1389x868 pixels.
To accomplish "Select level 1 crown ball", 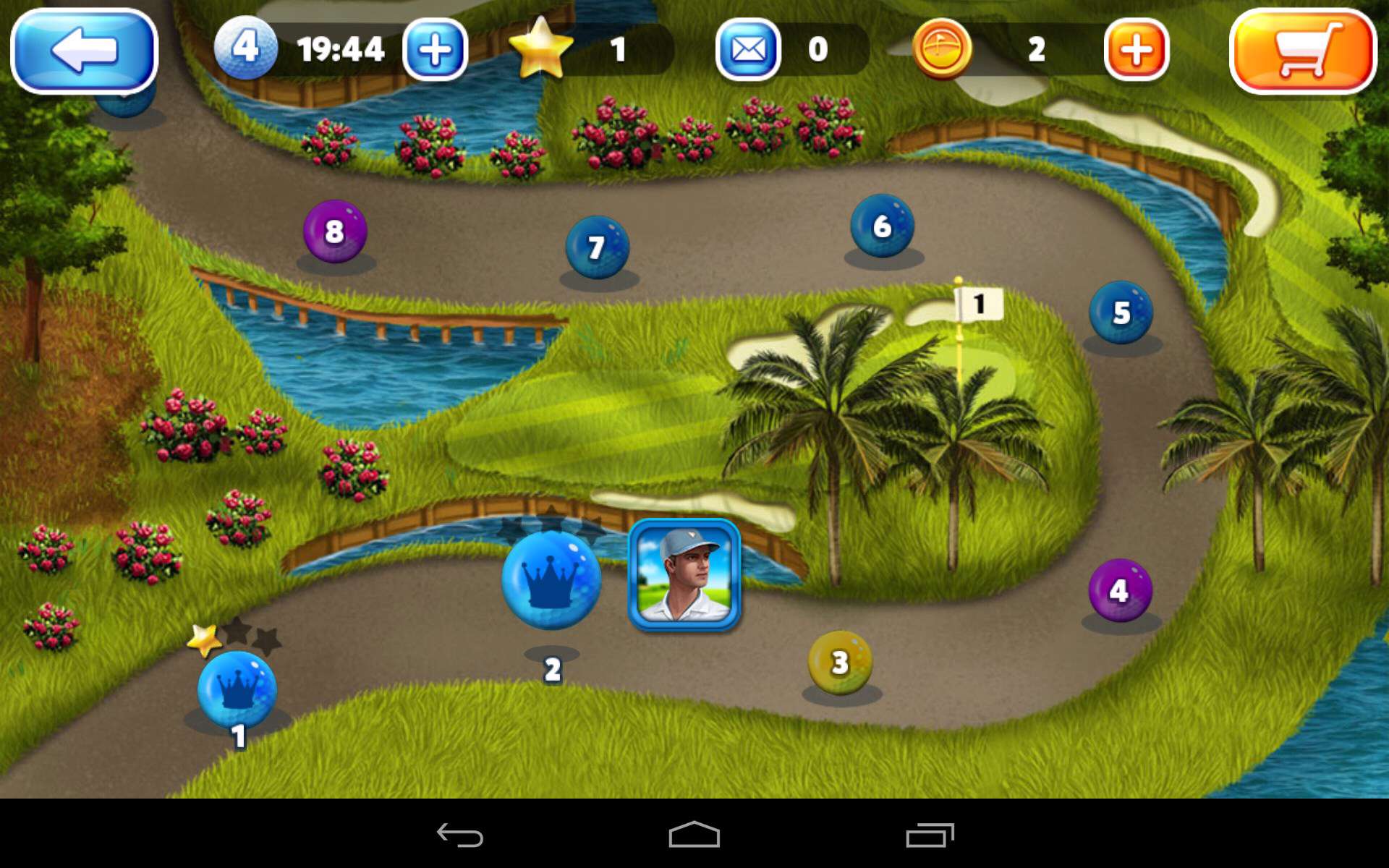I will 237,688.
